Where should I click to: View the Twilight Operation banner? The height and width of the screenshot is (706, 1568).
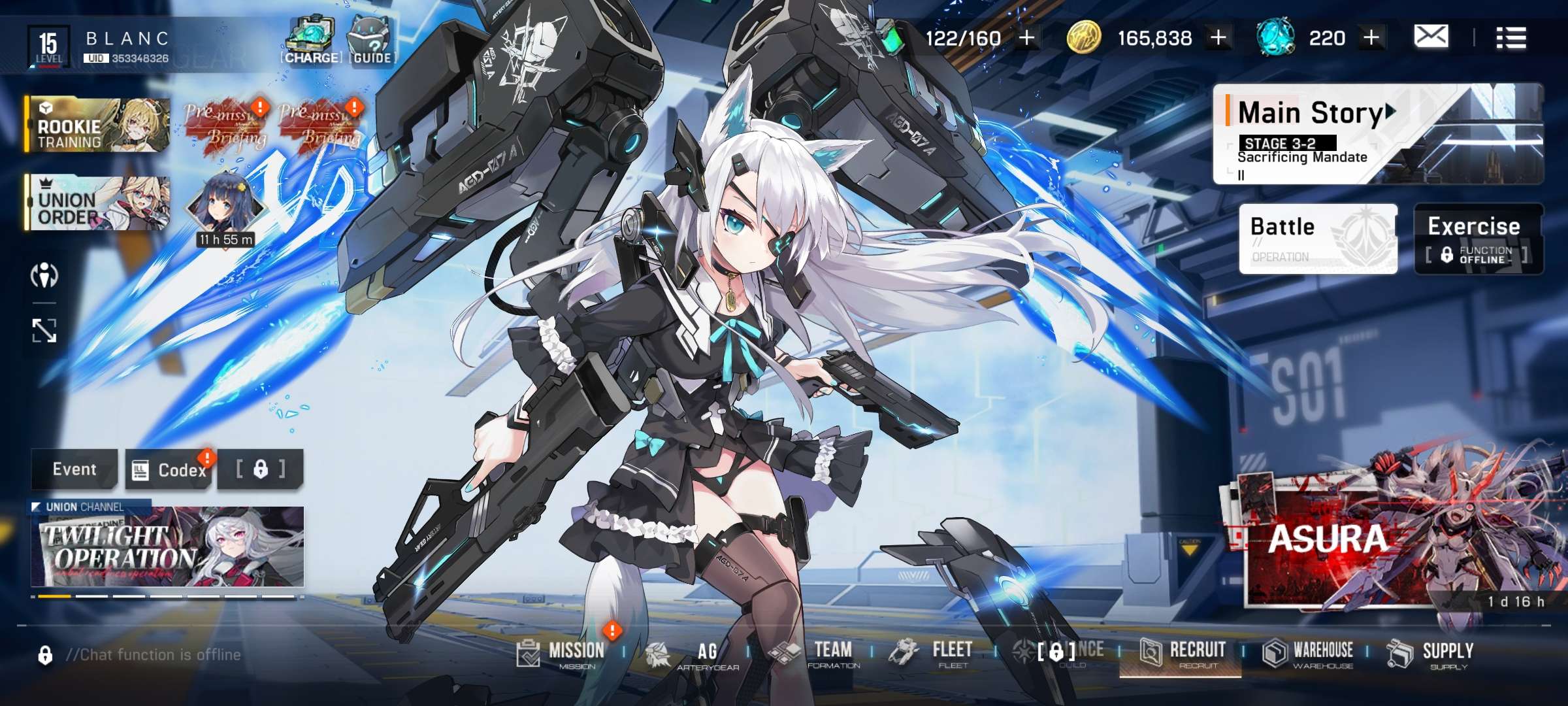167,546
